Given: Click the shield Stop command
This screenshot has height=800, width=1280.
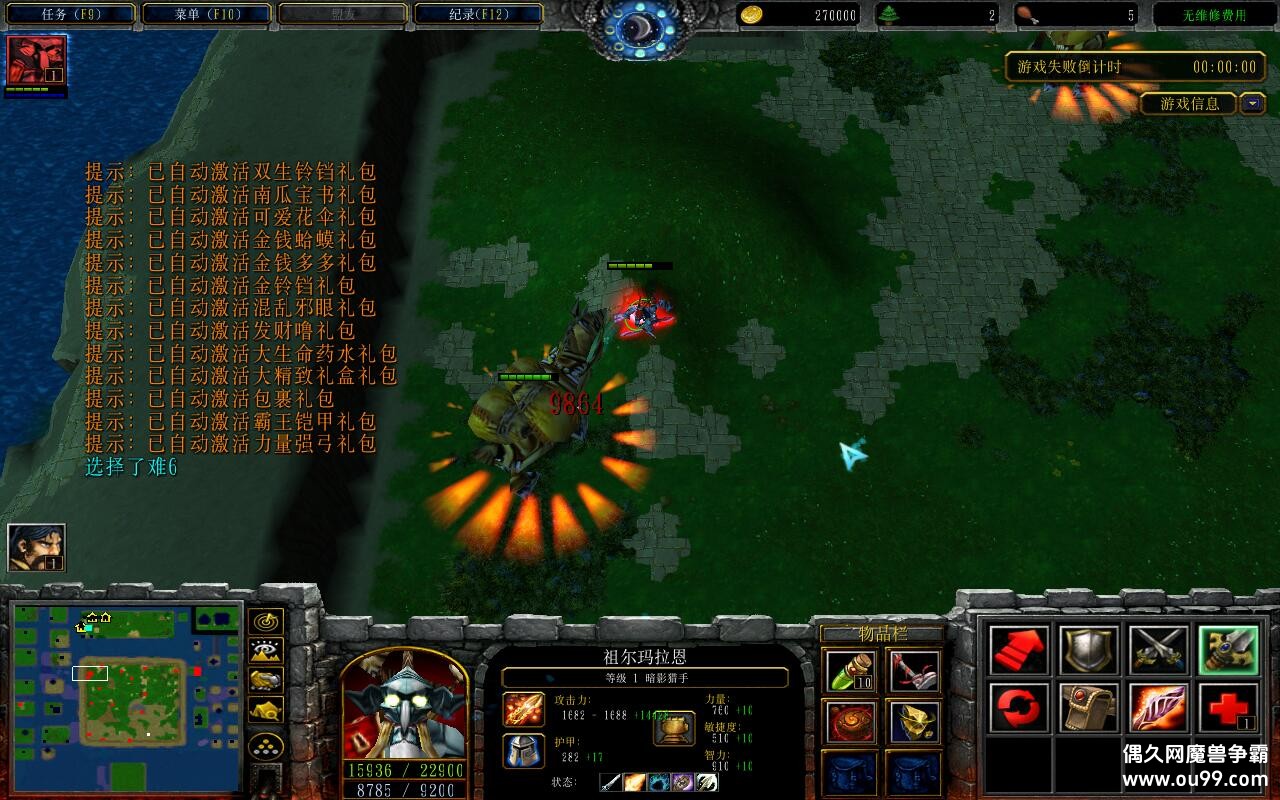Looking at the screenshot, I should tap(1089, 650).
